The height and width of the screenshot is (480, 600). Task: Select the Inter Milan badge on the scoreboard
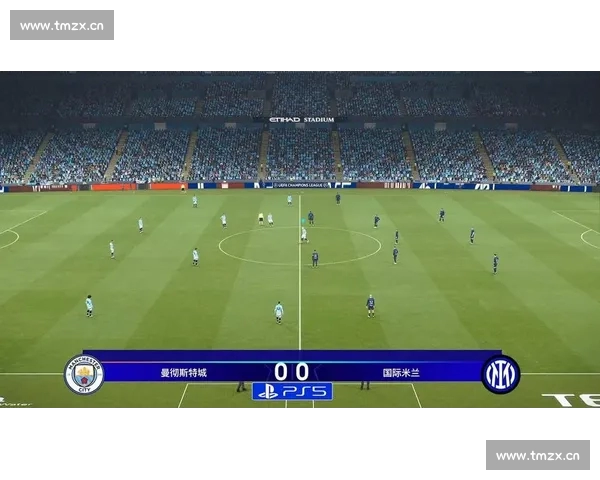tap(500, 374)
